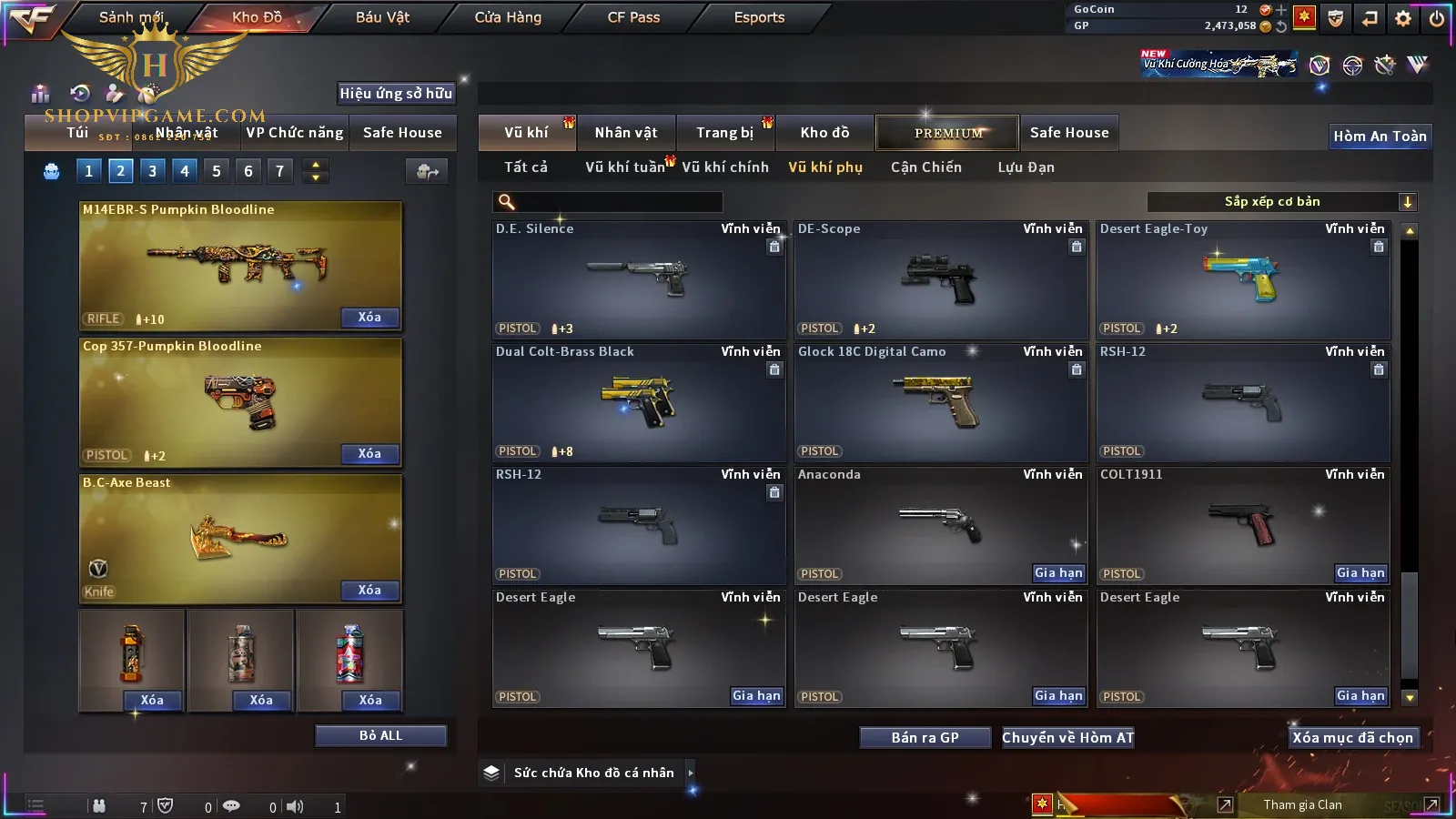Switch to the Nhân vật inventory tab
This screenshot has height=819, width=1456.
[x=626, y=133]
